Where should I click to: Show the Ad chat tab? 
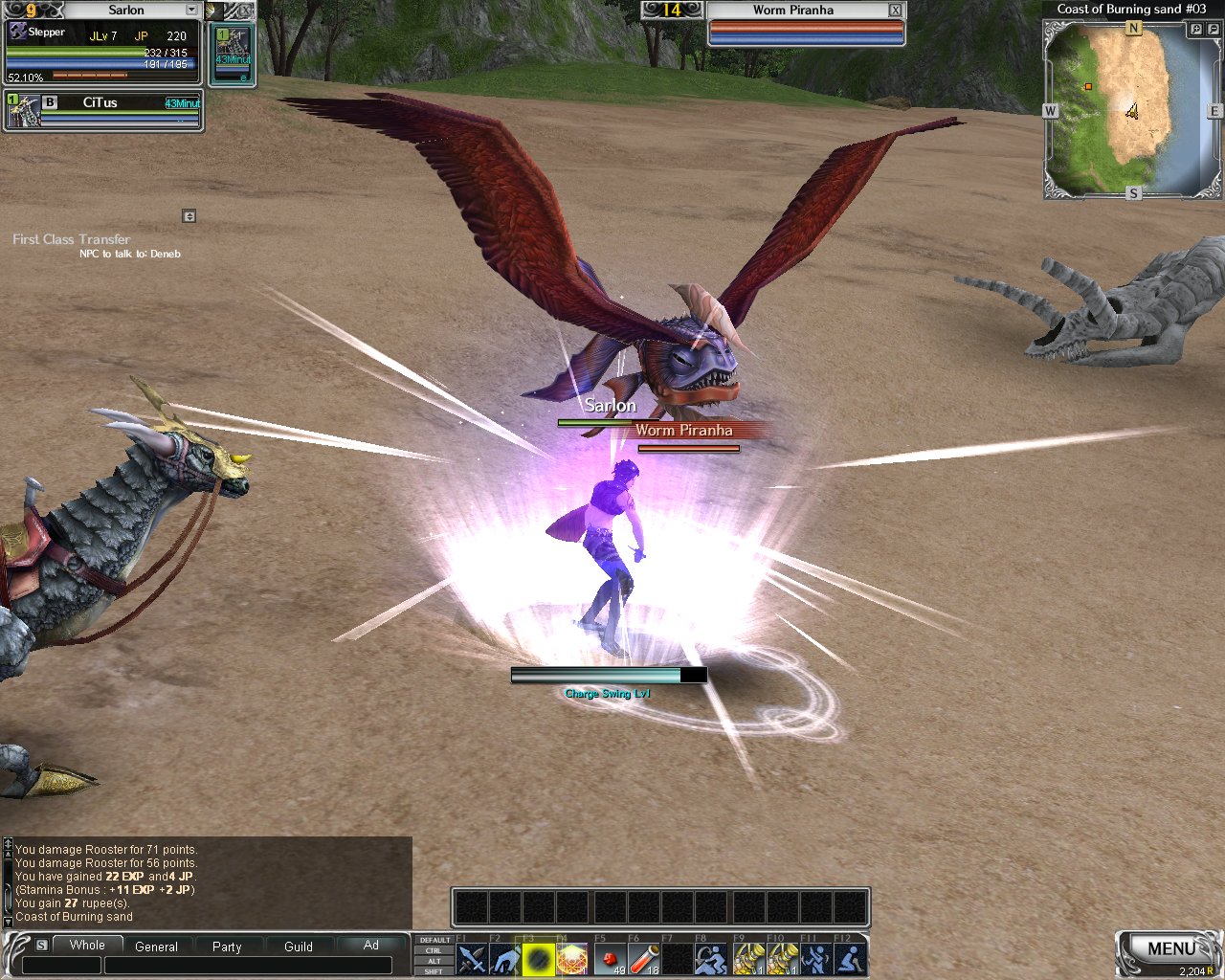371,945
